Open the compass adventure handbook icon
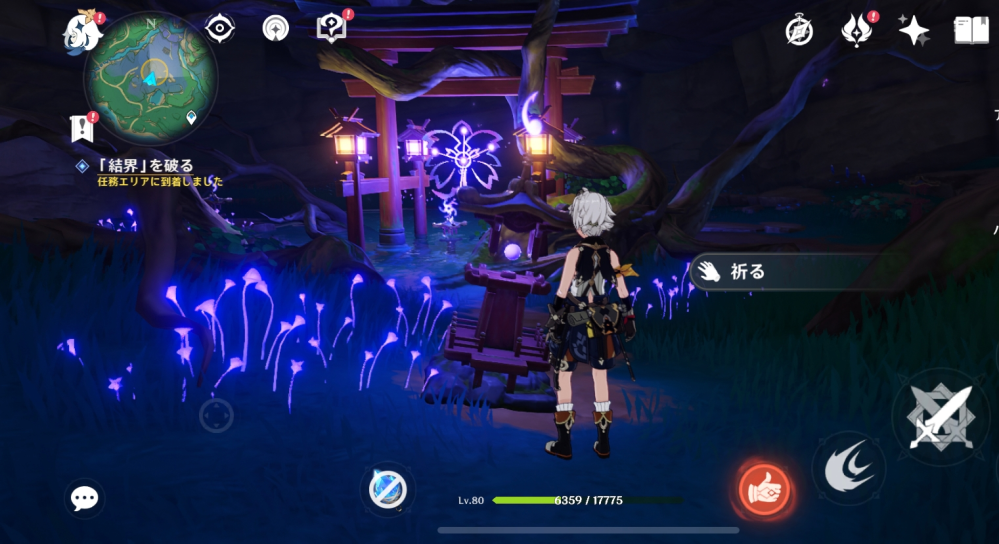 [799, 30]
